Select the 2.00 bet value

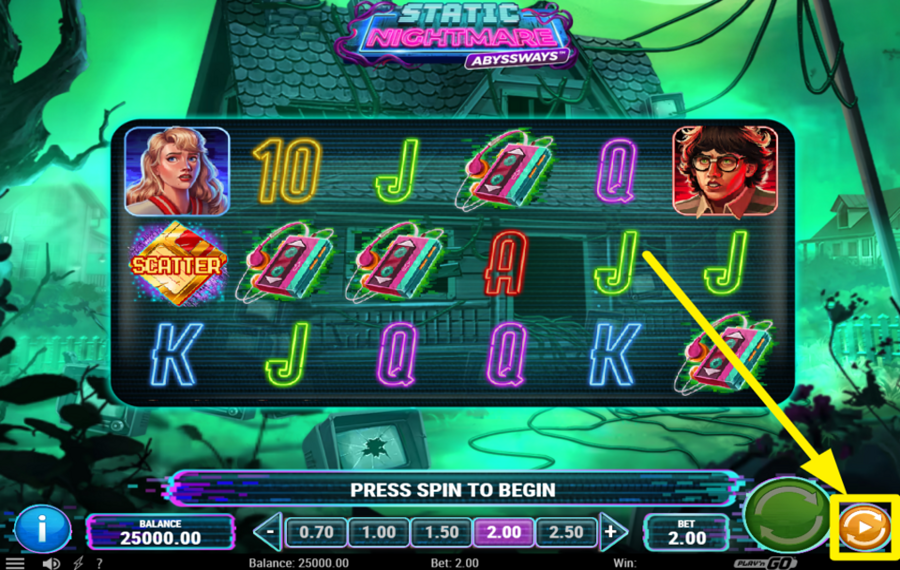(503, 532)
